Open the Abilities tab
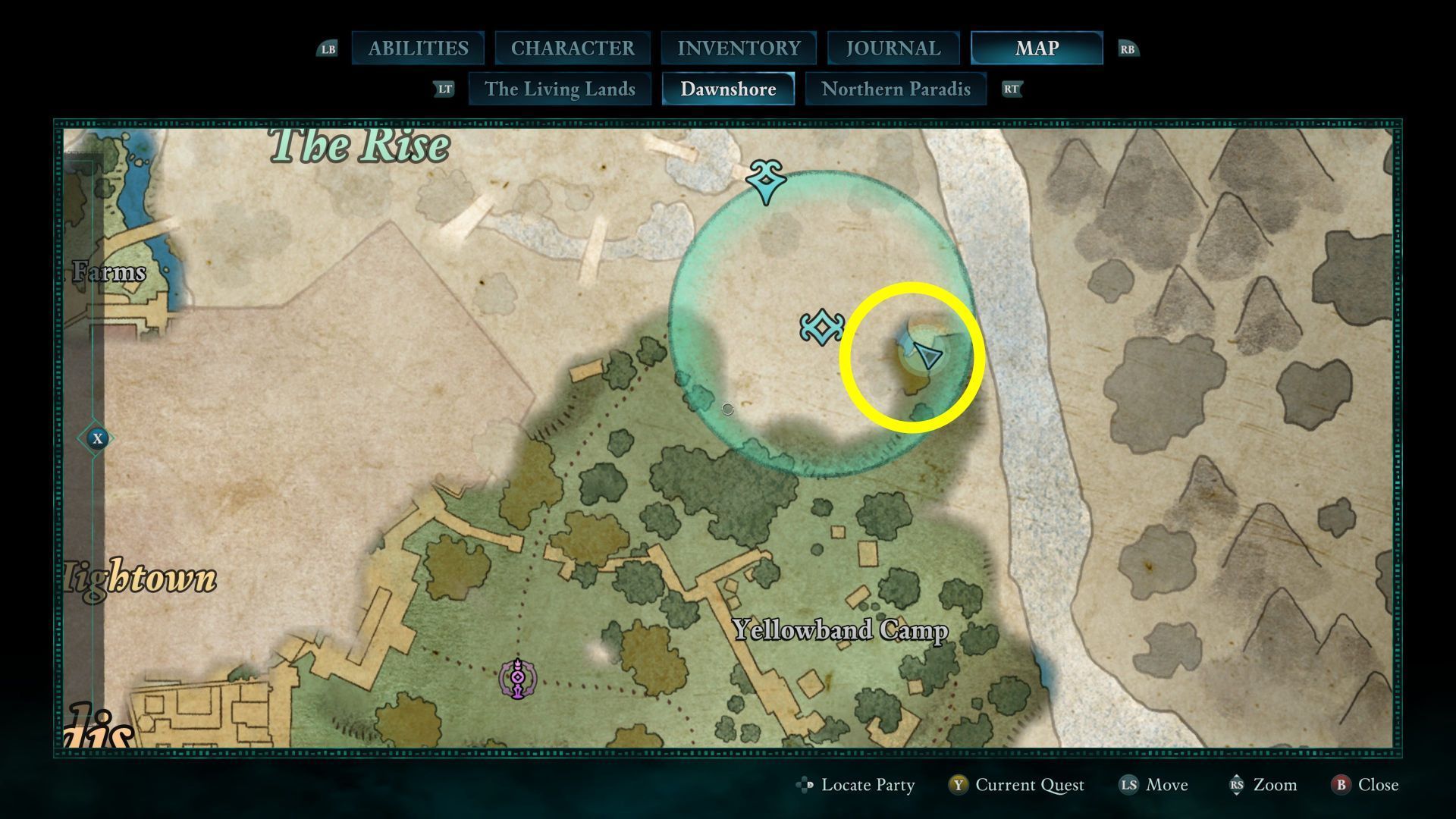The height and width of the screenshot is (819, 1456). point(418,49)
